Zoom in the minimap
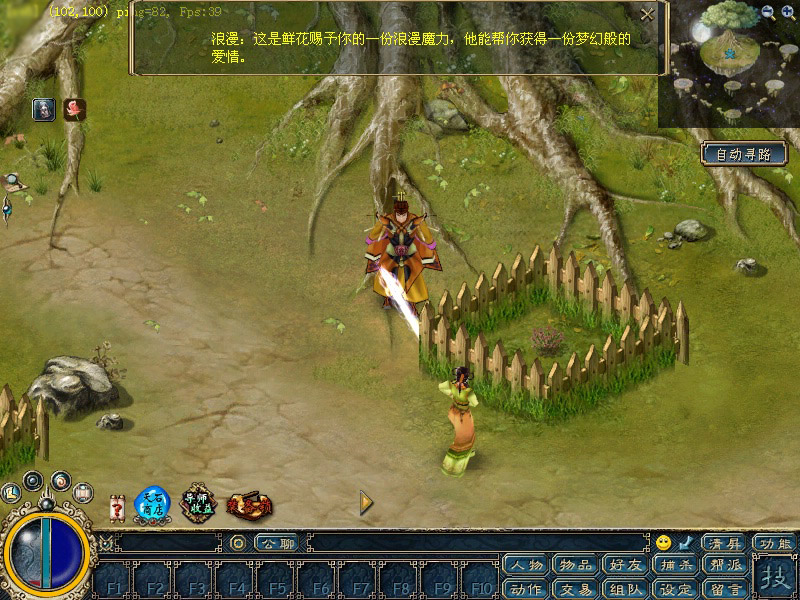The image size is (800, 600). [788, 12]
